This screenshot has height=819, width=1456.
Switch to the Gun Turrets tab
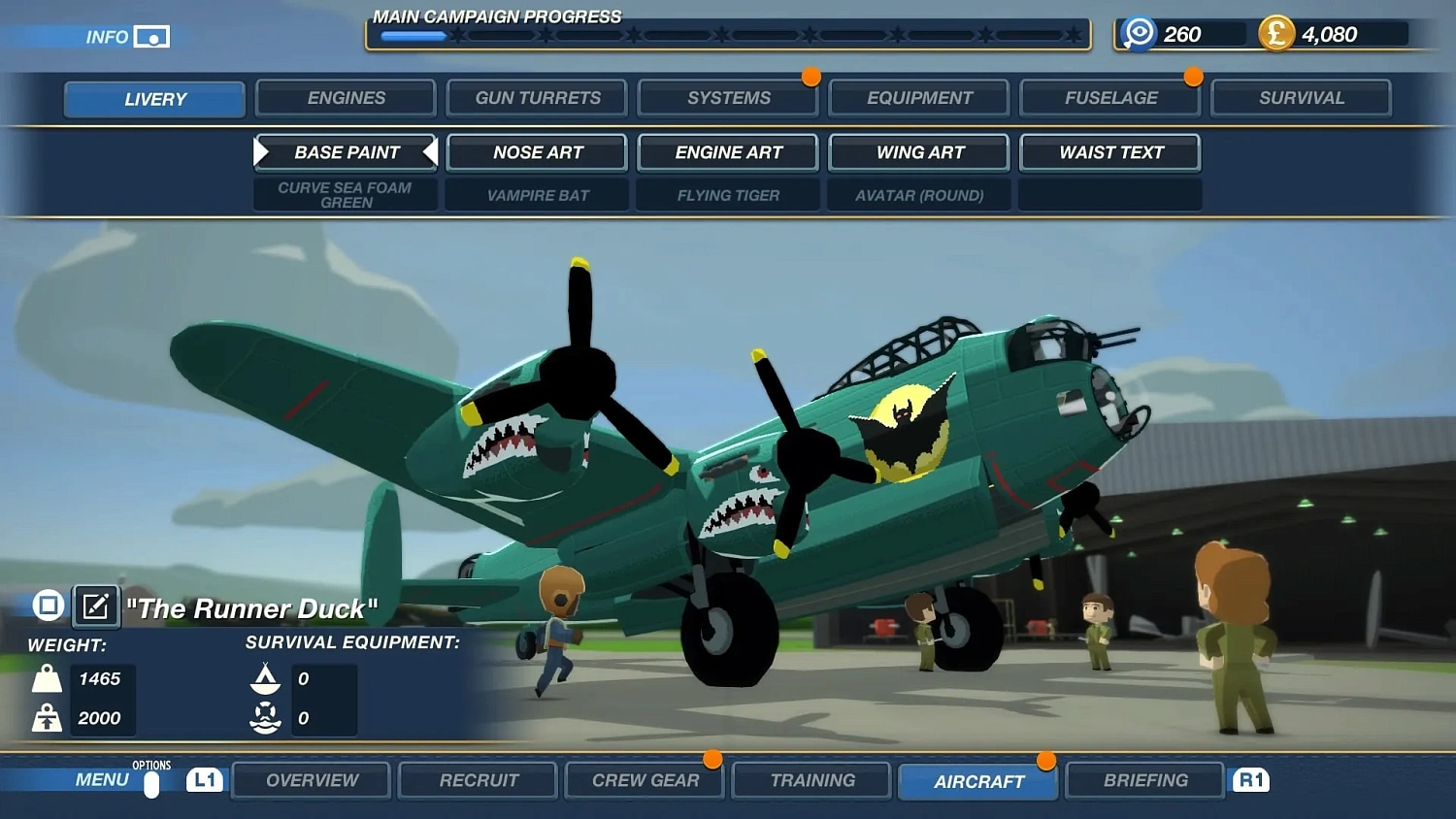tap(536, 97)
